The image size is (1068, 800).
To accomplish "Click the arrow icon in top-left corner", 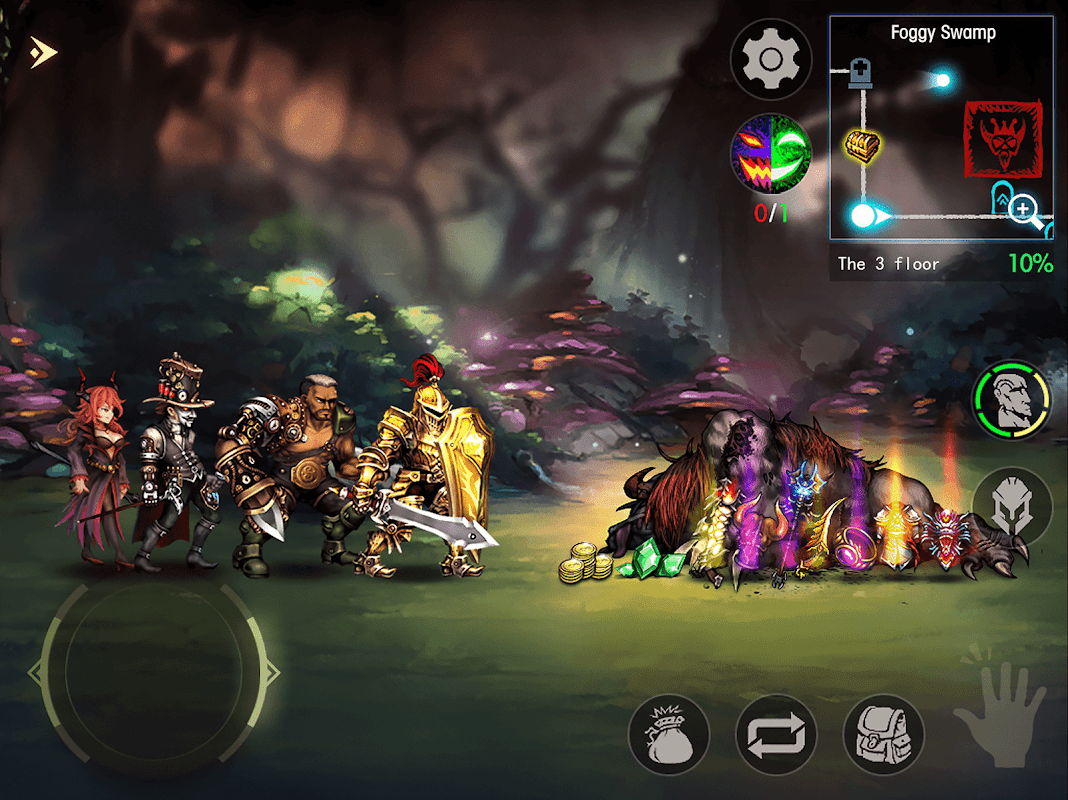I will click(x=43, y=52).
